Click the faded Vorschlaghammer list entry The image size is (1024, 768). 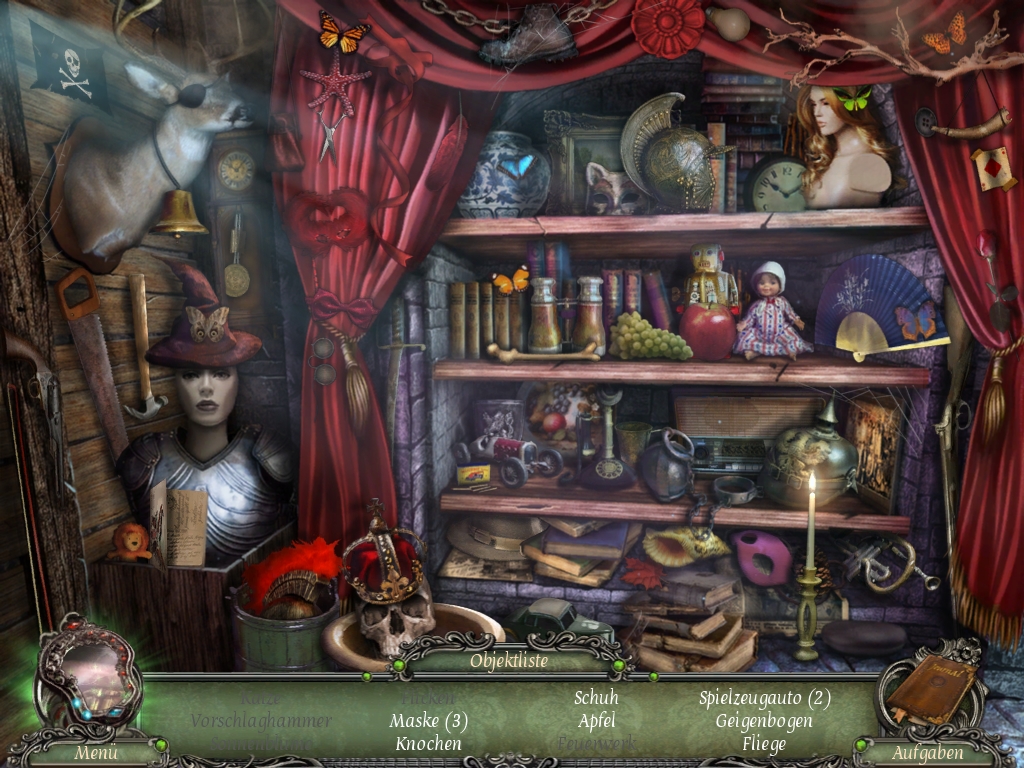pyautogui.click(x=261, y=721)
